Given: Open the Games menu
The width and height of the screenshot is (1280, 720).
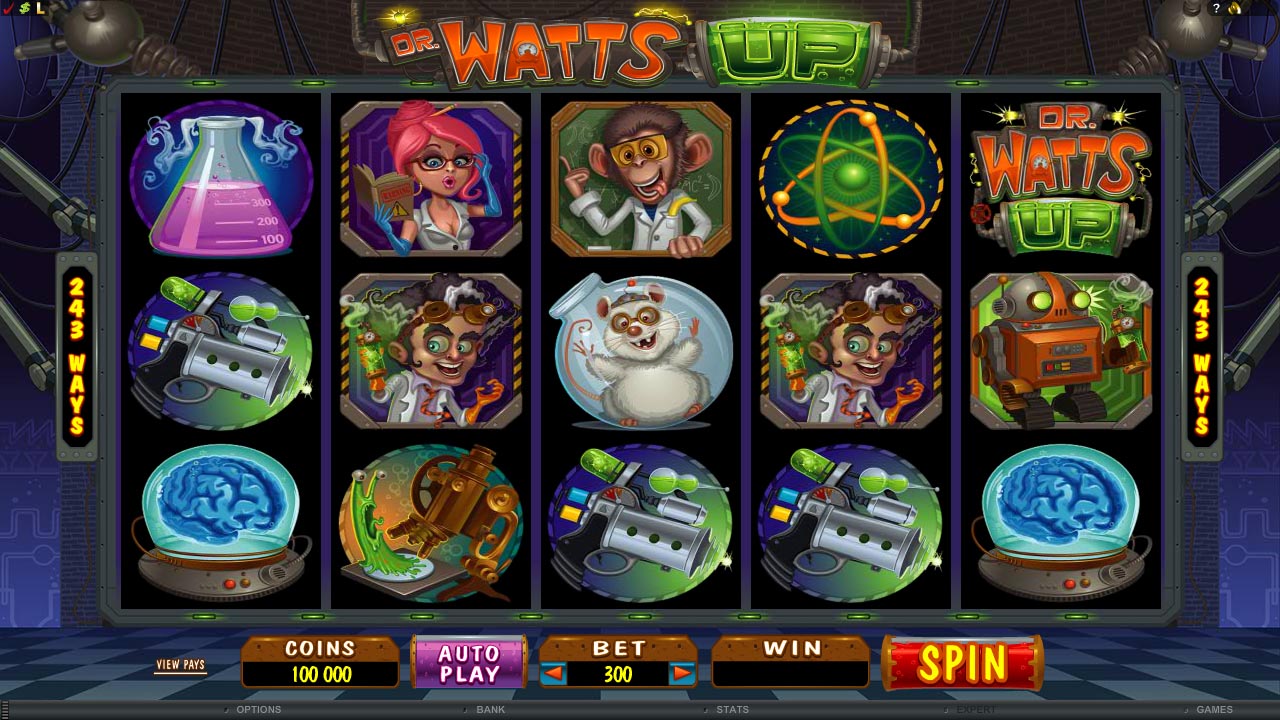Looking at the screenshot, I should click(x=1214, y=709).
